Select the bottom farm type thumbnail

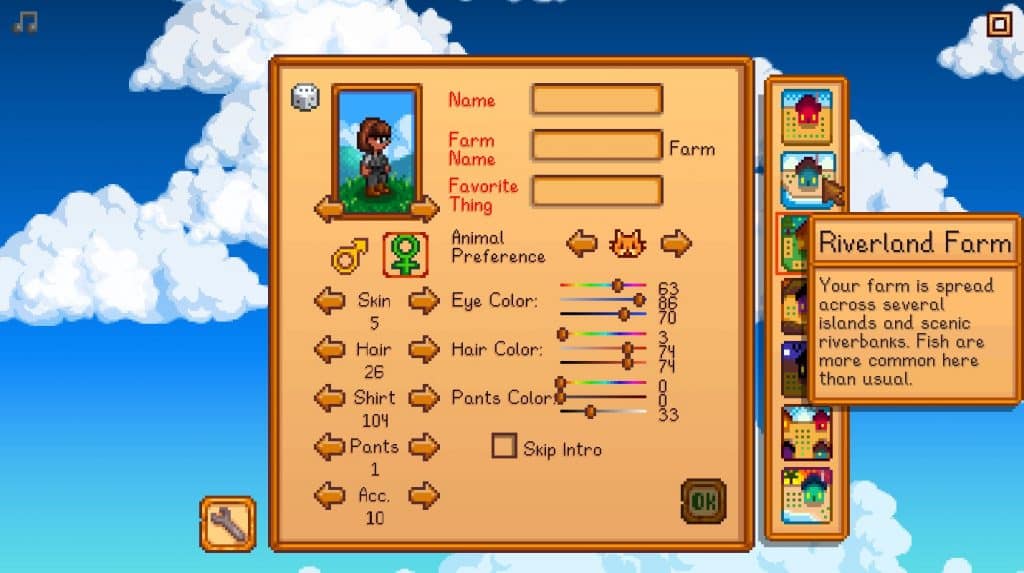[806, 494]
